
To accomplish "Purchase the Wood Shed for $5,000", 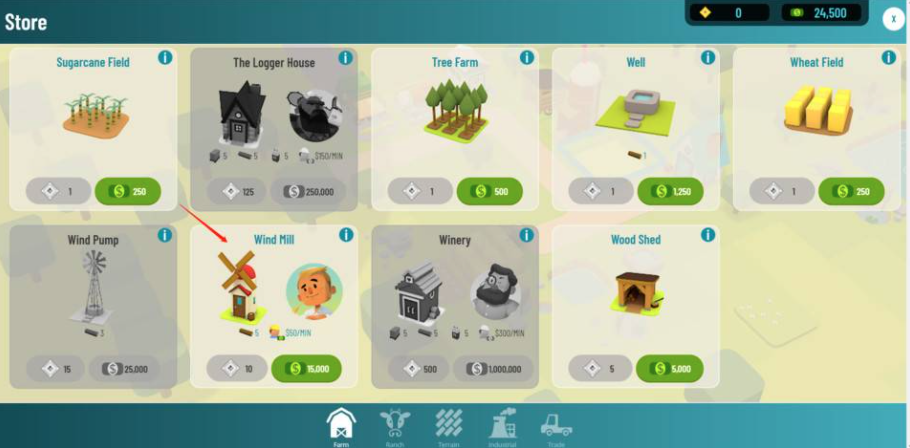I will click(669, 368).
